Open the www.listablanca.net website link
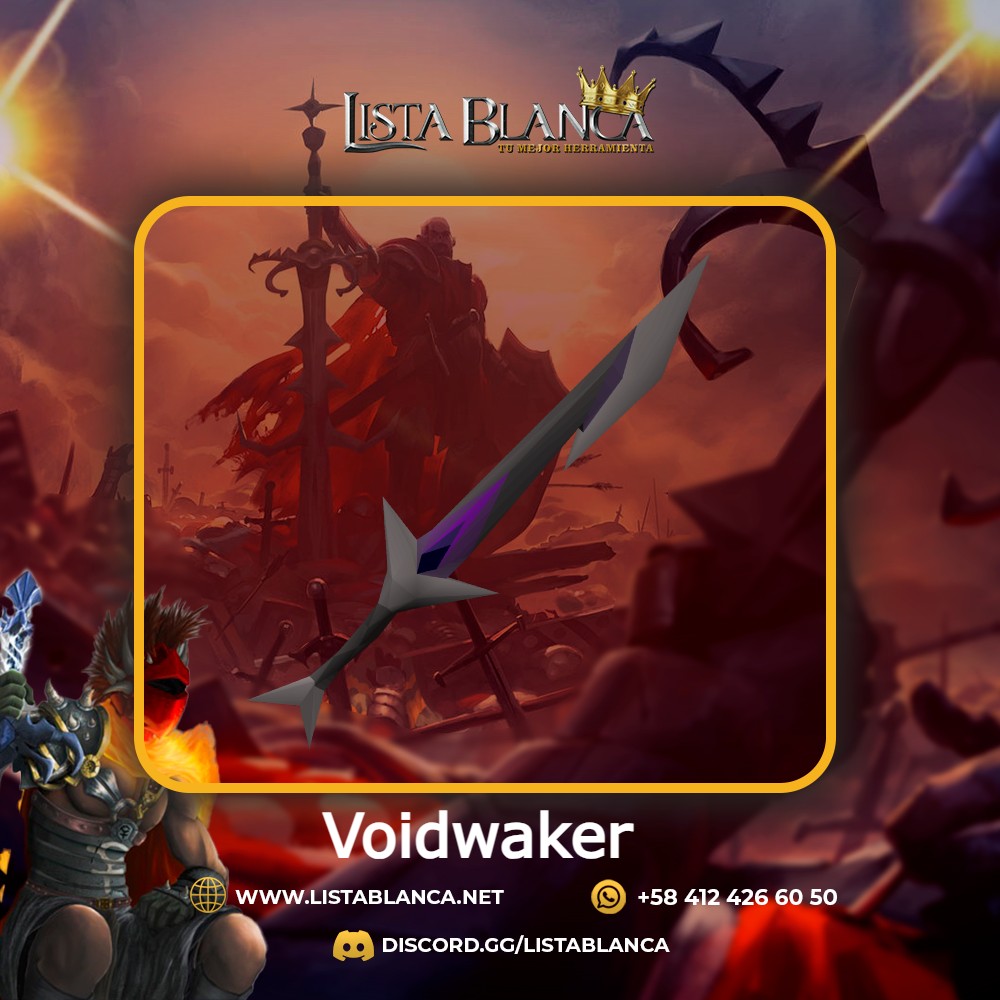1000x1000 pixels. tap(369, 897)
